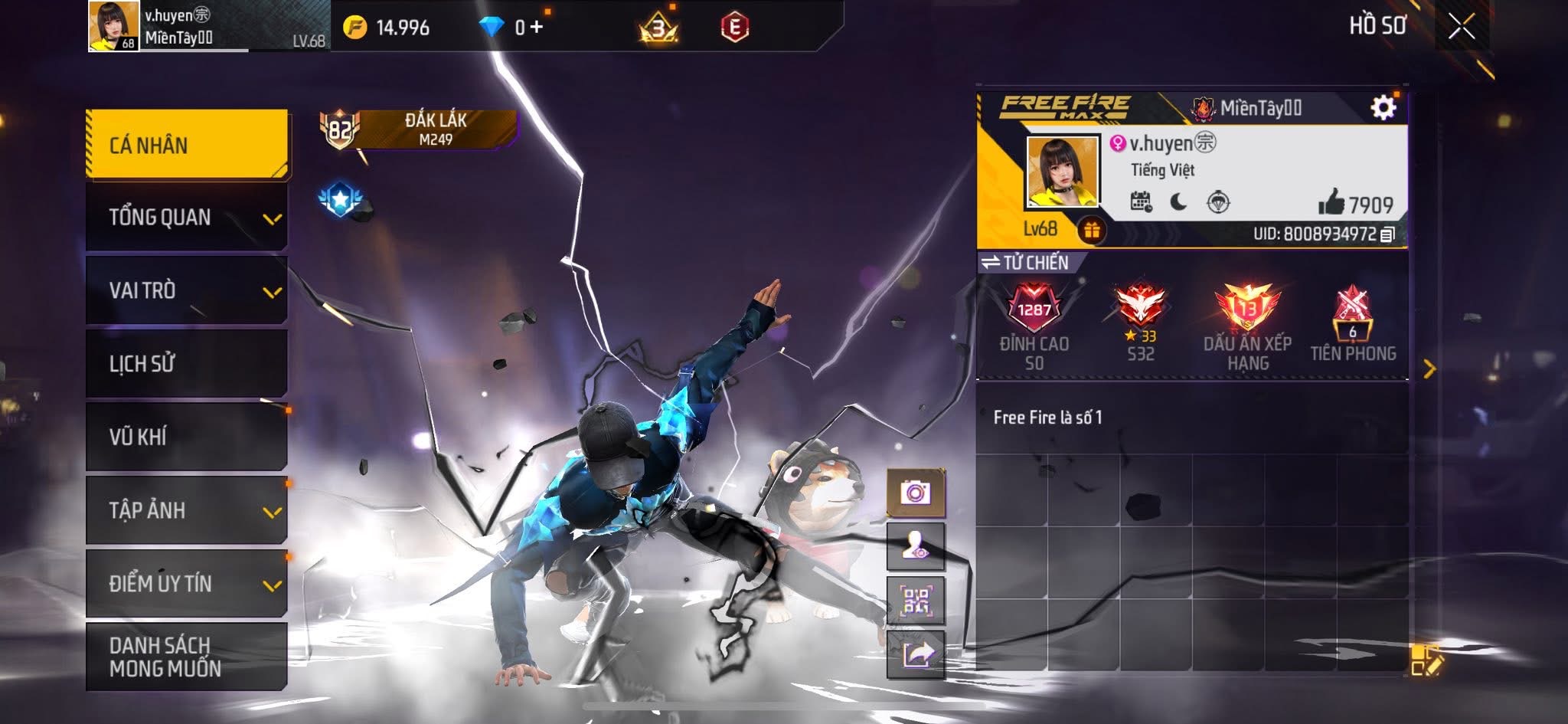Open the VAI TRÒ menu entry

coord(187,290)
